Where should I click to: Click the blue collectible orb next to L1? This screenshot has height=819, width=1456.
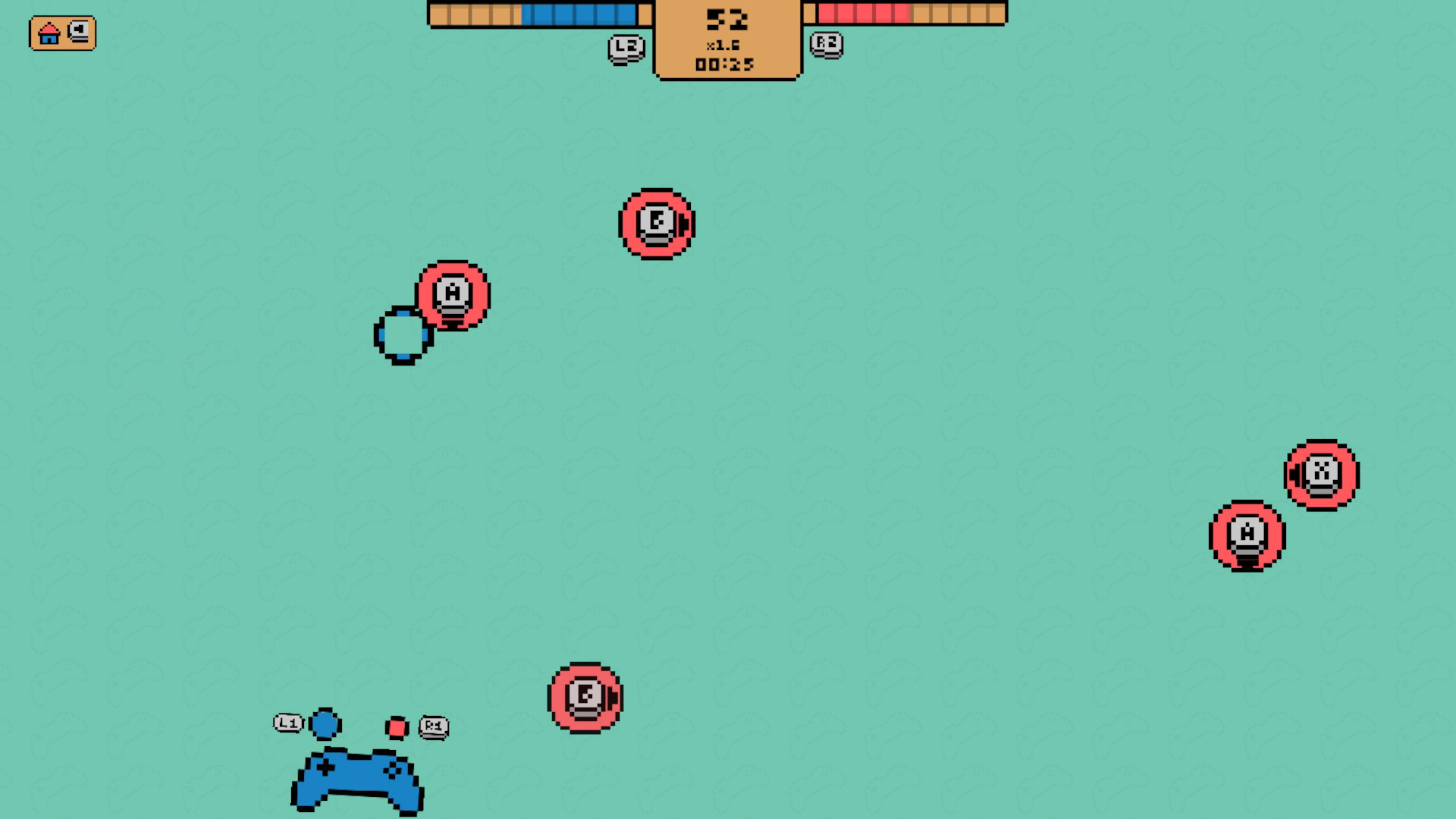point(324,724)
